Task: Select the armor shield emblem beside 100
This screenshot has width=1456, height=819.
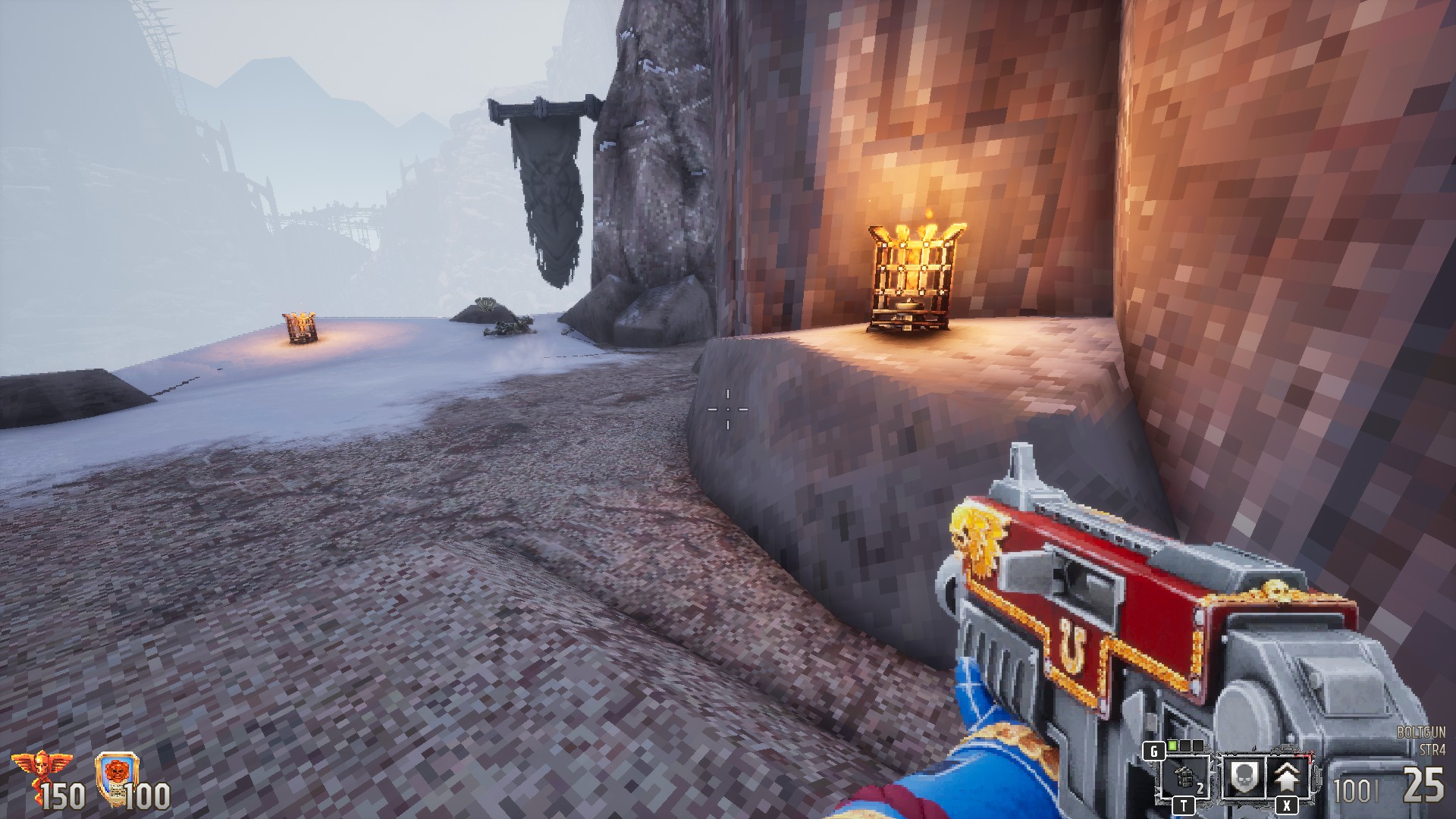Action: (118, 777)
